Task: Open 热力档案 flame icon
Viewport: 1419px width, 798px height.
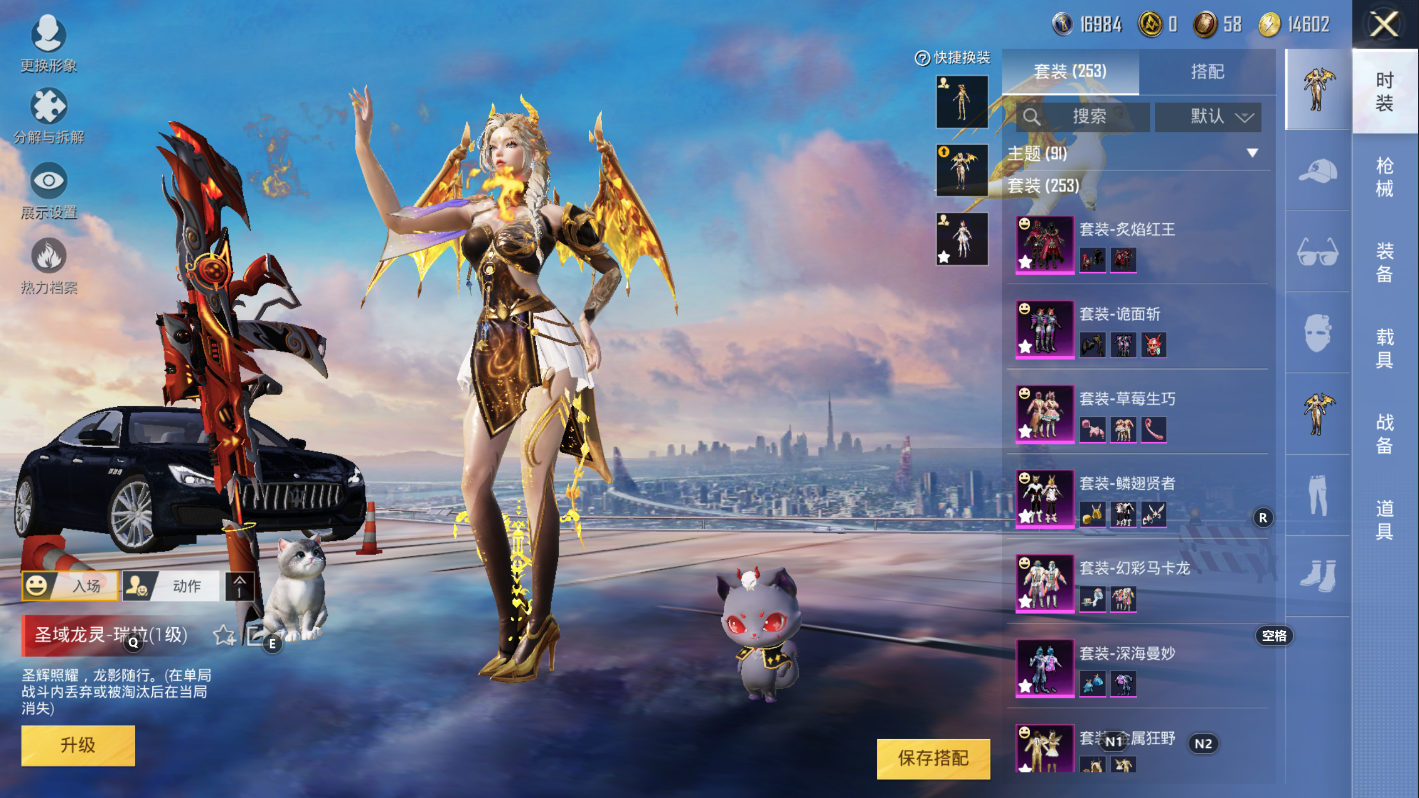Action: coord(48,264)
